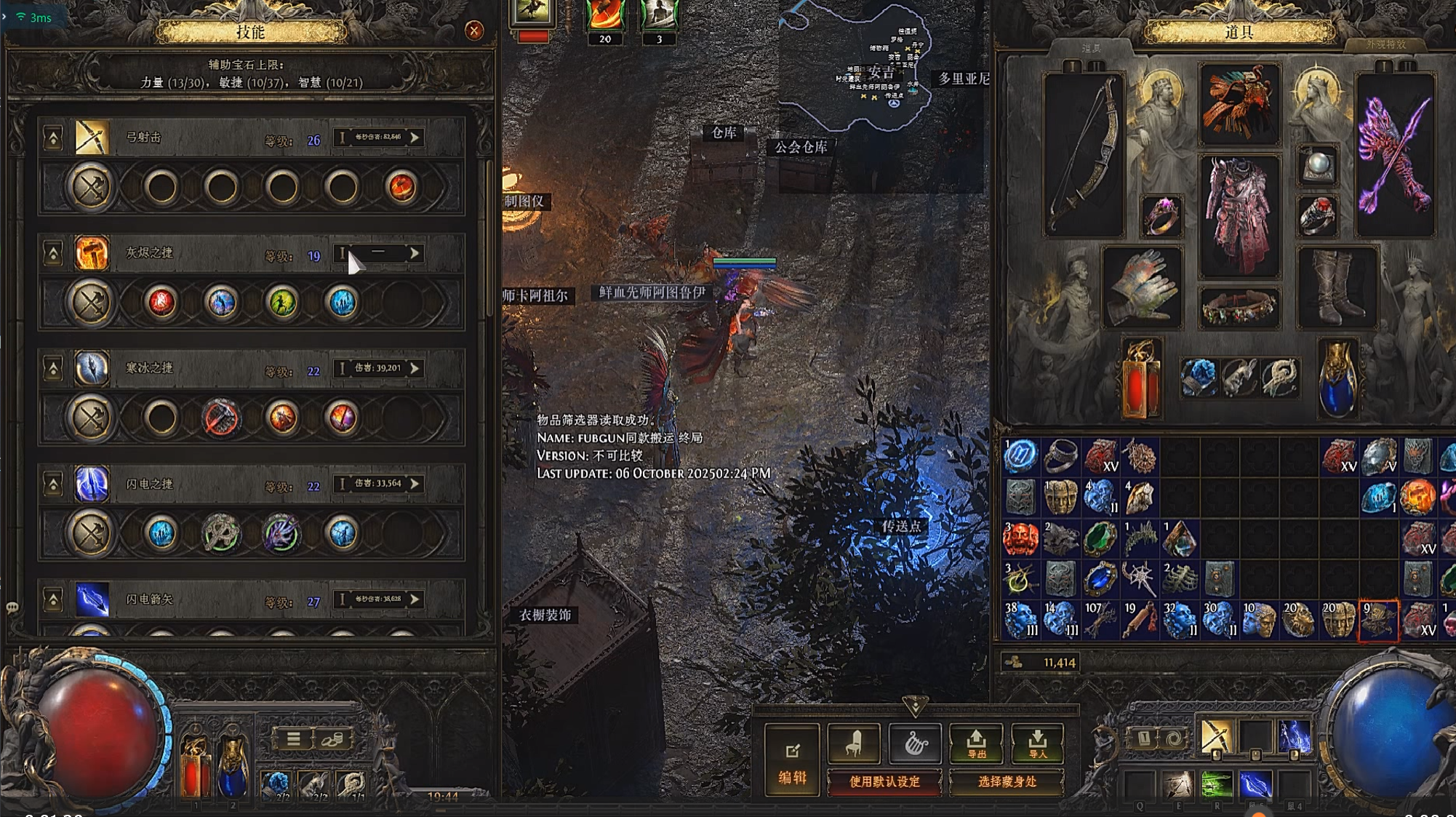This screenshot has width=1456, height=817.
Task: Select the equipped gloves slot
Action: (x=1141, y=287)
